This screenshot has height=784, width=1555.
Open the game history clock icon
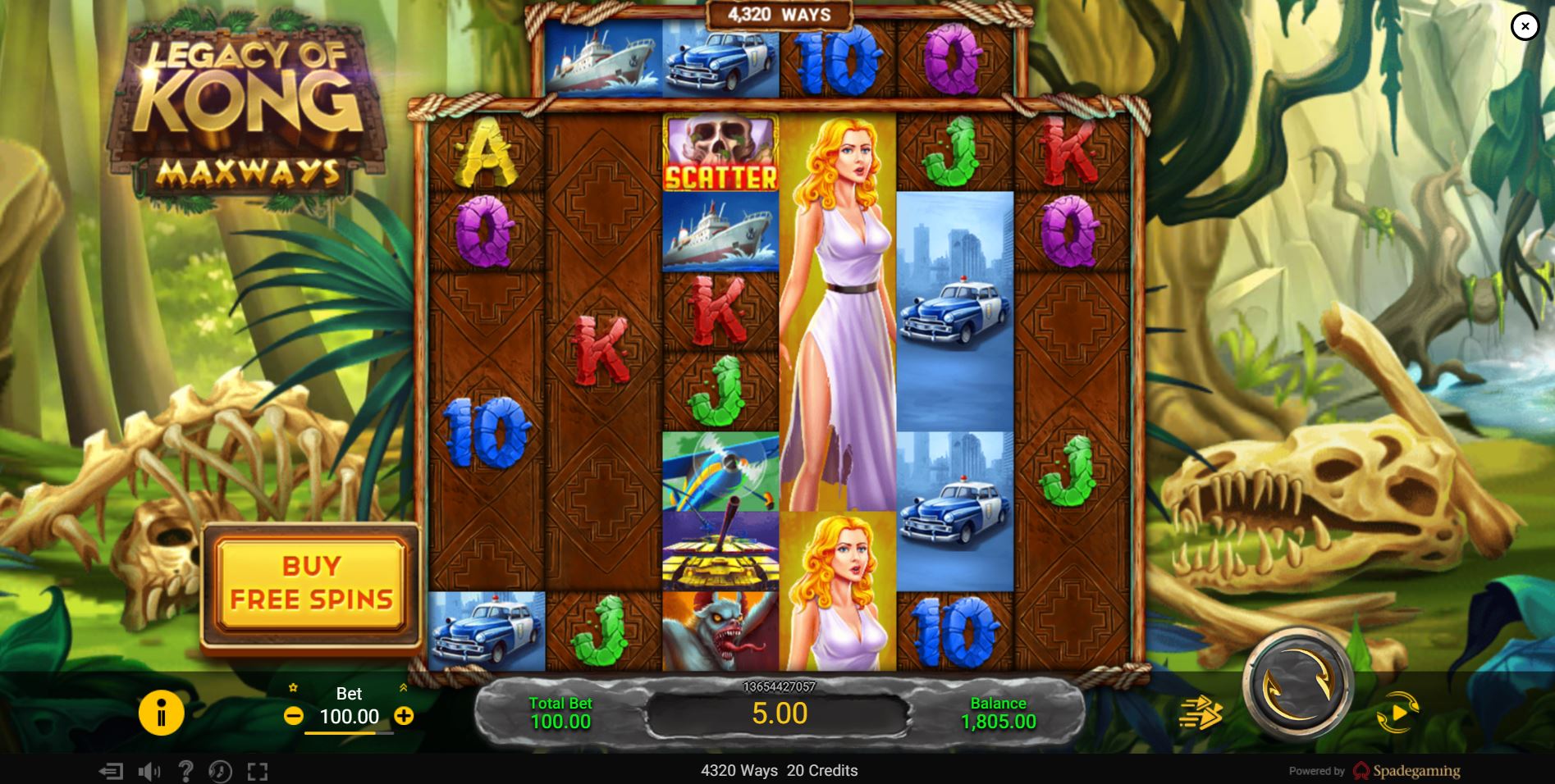coord(220,771)
